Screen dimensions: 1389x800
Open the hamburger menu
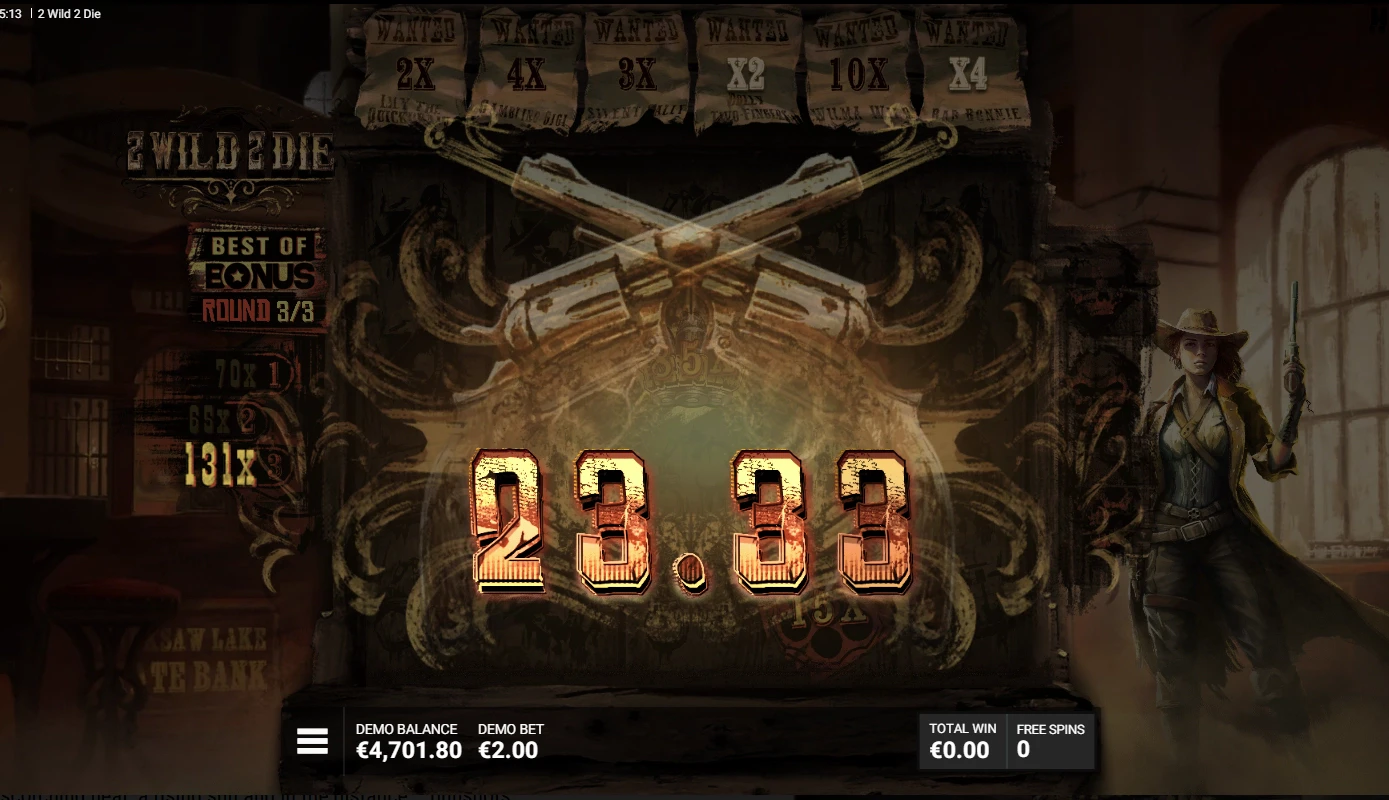[311, 742]
